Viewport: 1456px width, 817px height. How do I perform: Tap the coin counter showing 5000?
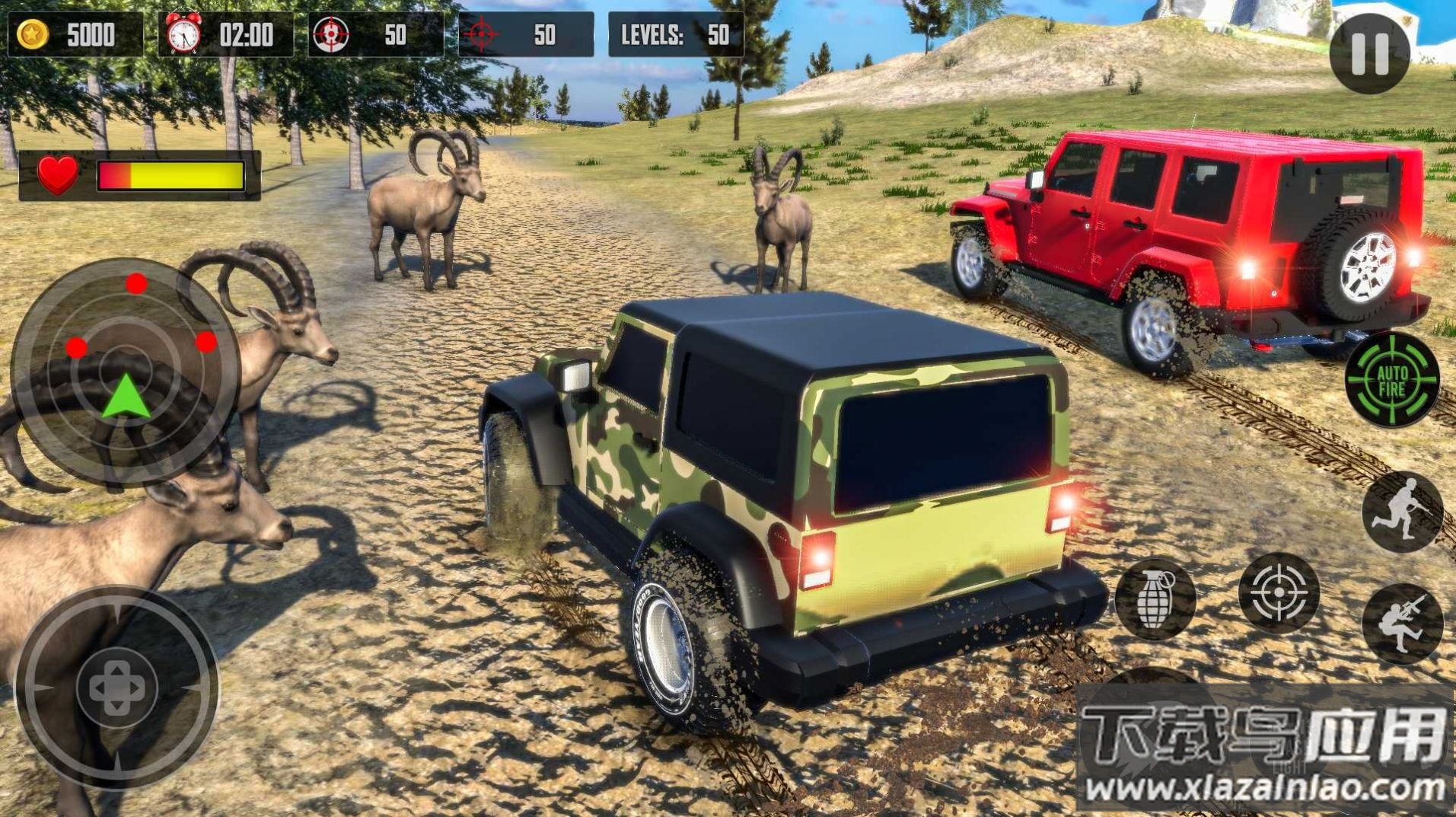click(x=75, y=34)
